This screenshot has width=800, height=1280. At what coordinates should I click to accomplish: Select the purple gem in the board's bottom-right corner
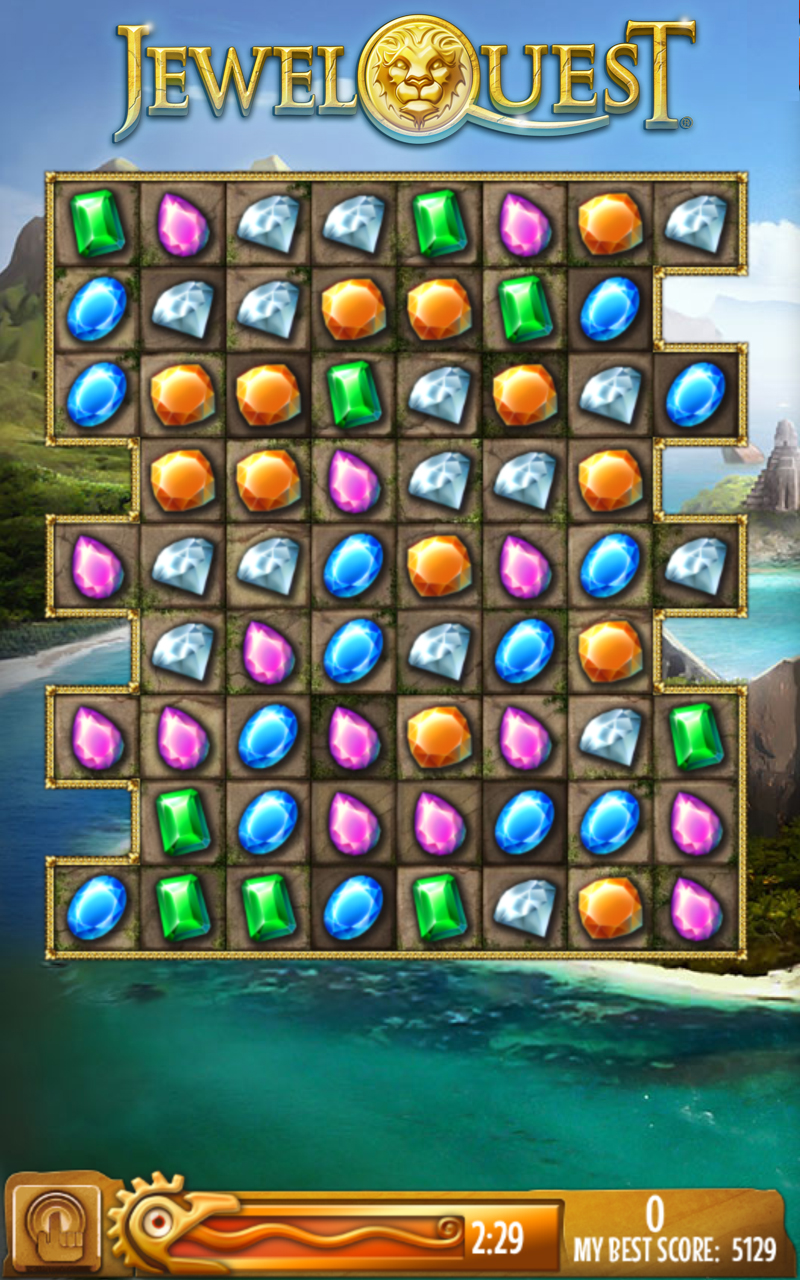[696, 907]
